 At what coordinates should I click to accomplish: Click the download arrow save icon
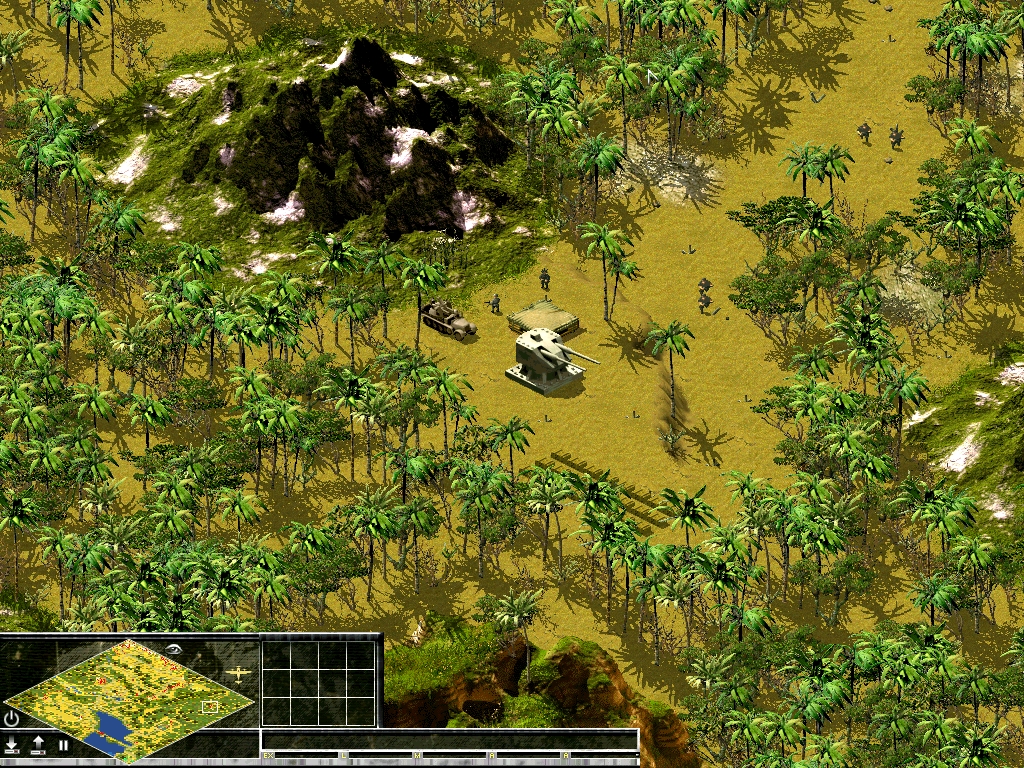coord(12,744)
